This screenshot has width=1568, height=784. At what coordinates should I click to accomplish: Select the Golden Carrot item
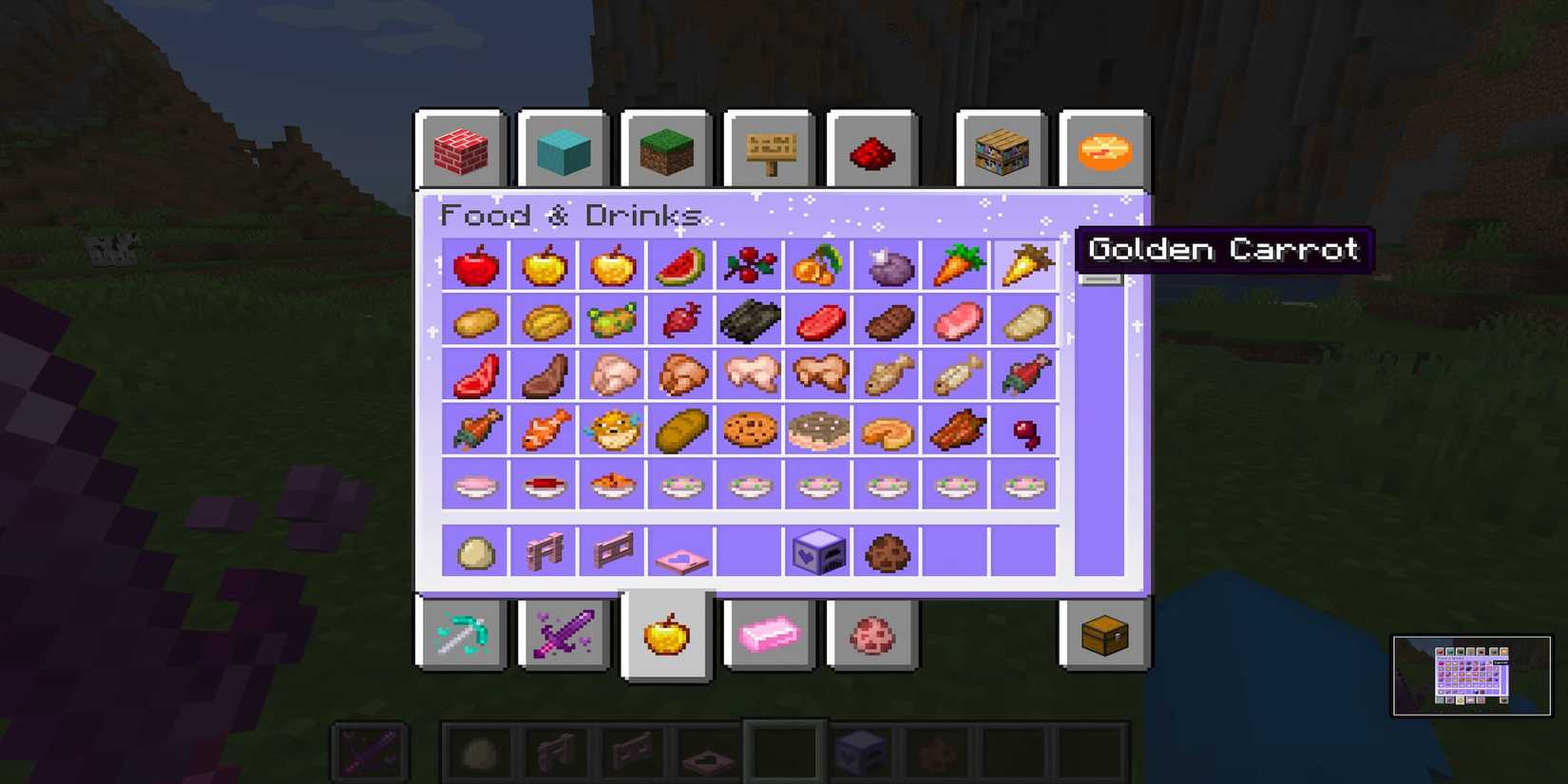tap(1024, 267)
